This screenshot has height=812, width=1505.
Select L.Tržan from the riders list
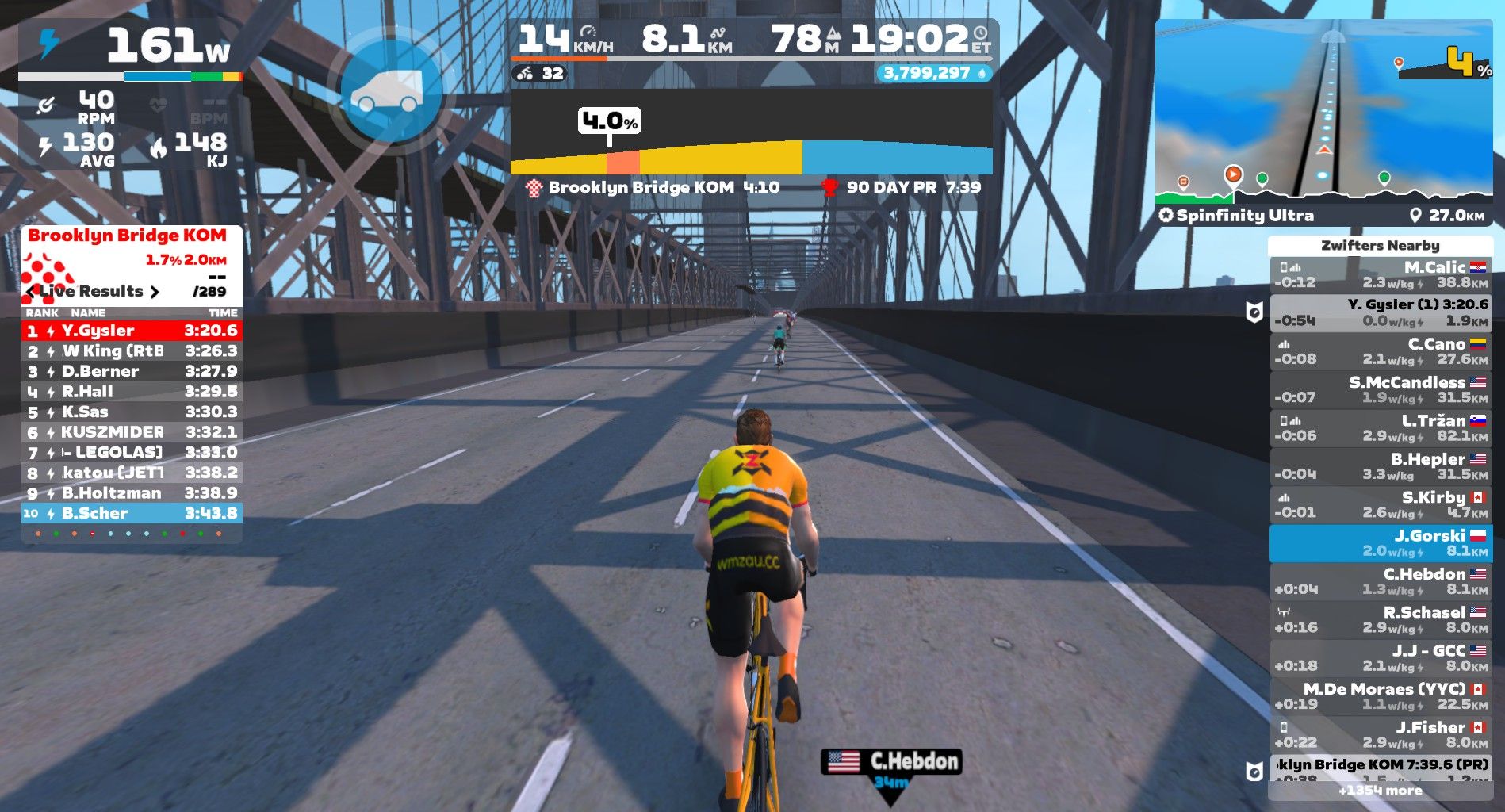1380,428
